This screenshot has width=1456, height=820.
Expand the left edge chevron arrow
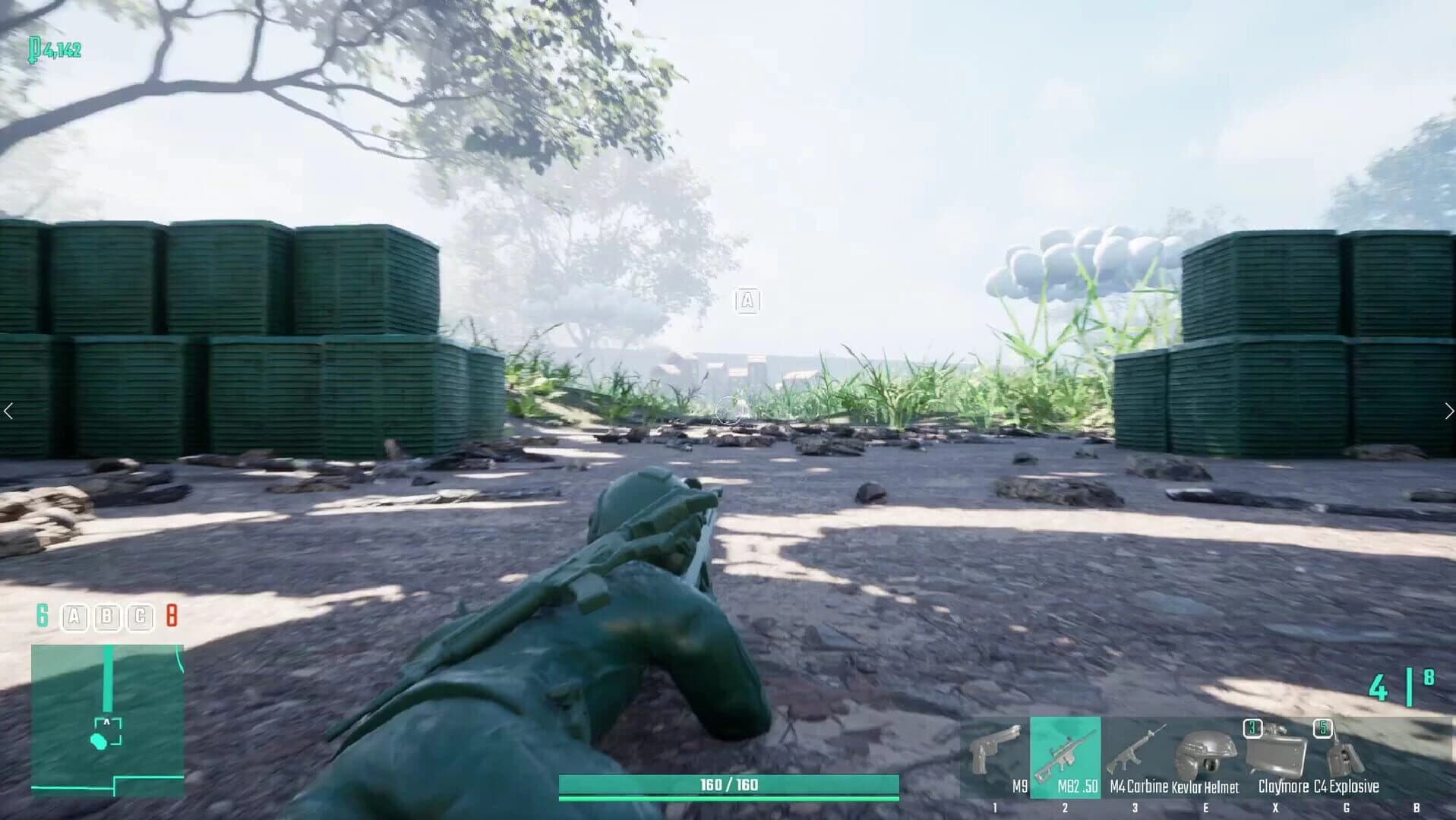pos(10,410)
